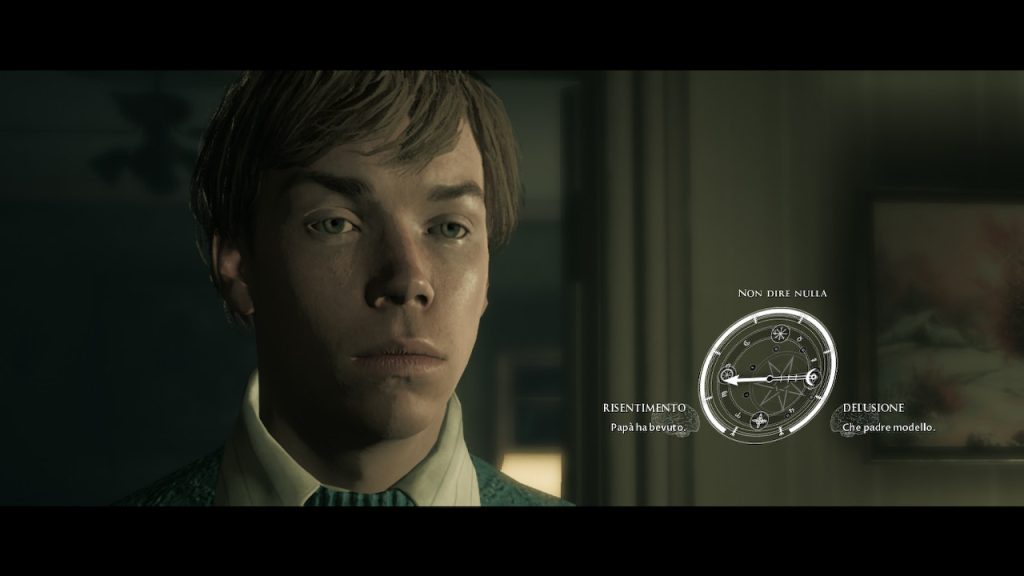1024x576 pixels.
Task: Select the 'Delusione' dialogue option
Action: [873, 408]
